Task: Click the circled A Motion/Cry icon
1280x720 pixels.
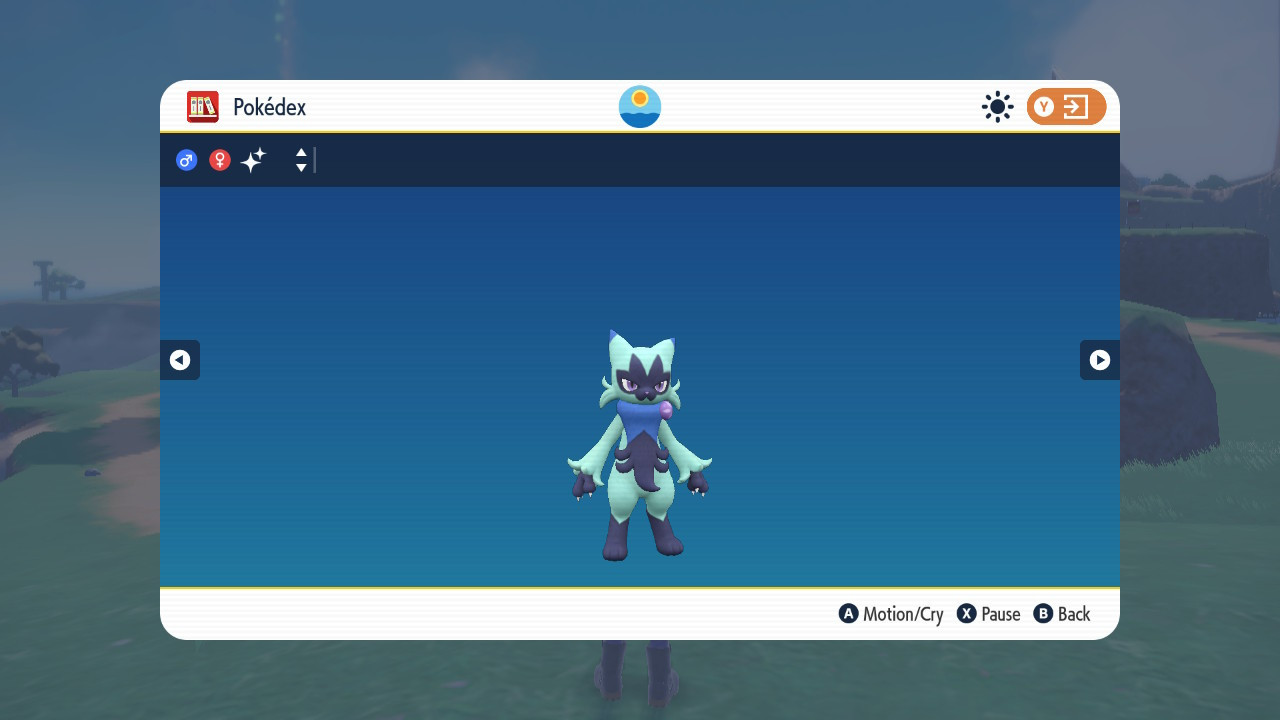Action: [x=847, y=614]
